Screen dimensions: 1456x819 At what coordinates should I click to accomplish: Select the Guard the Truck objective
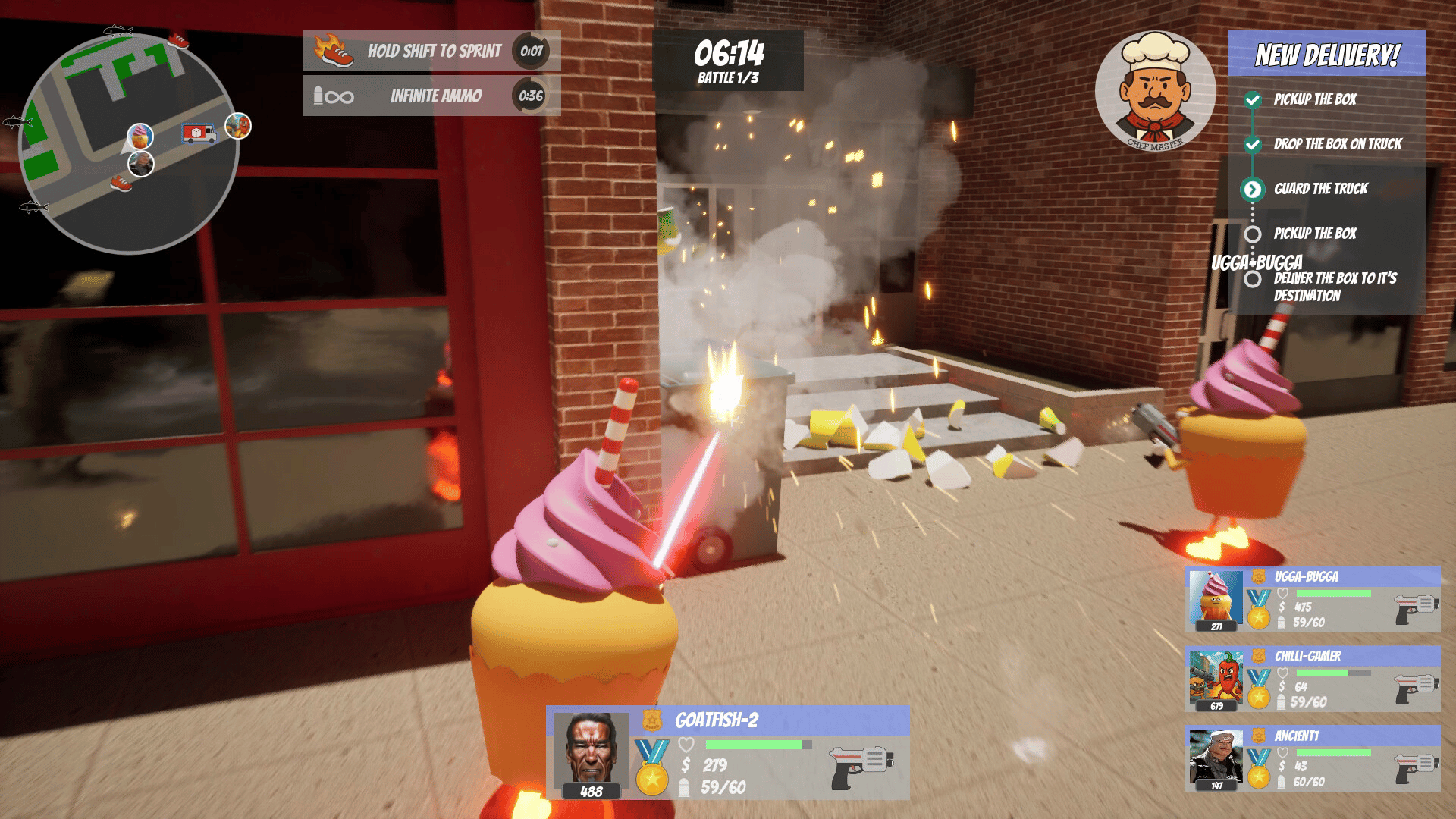(x=1320, y=189)
